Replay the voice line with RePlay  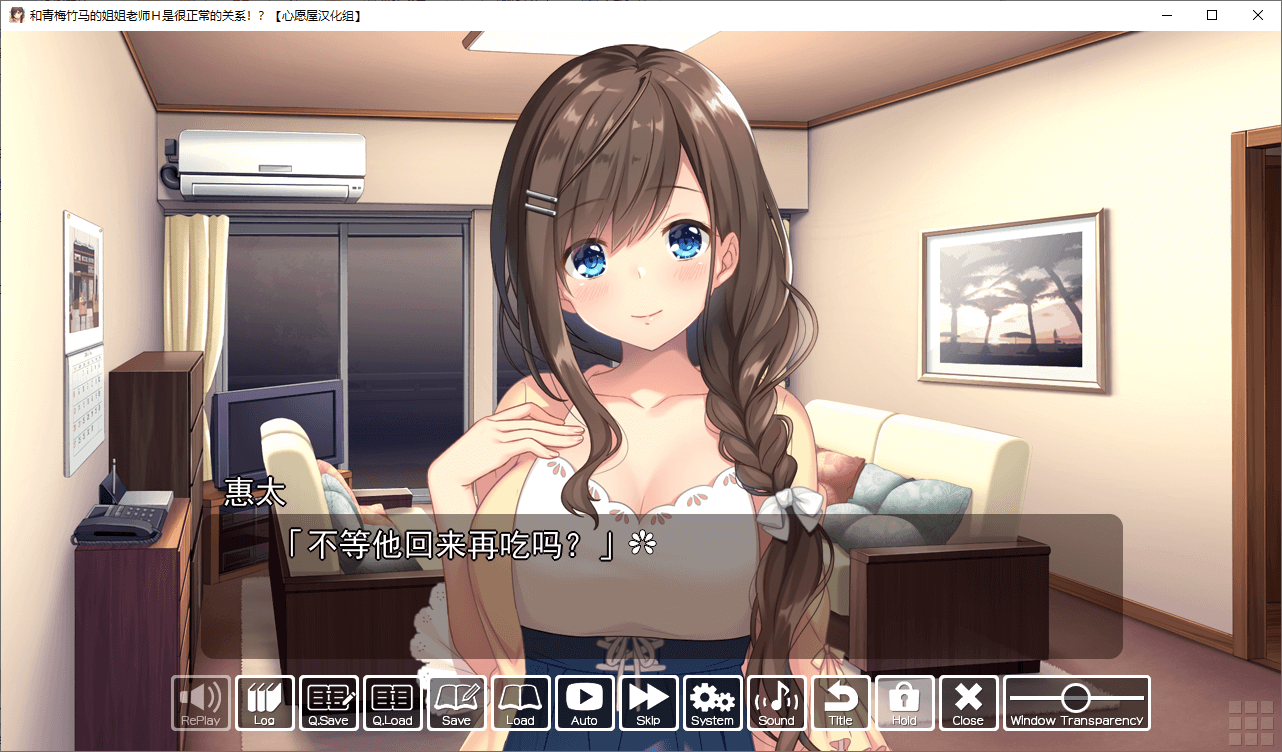click(x=201, y=703)
